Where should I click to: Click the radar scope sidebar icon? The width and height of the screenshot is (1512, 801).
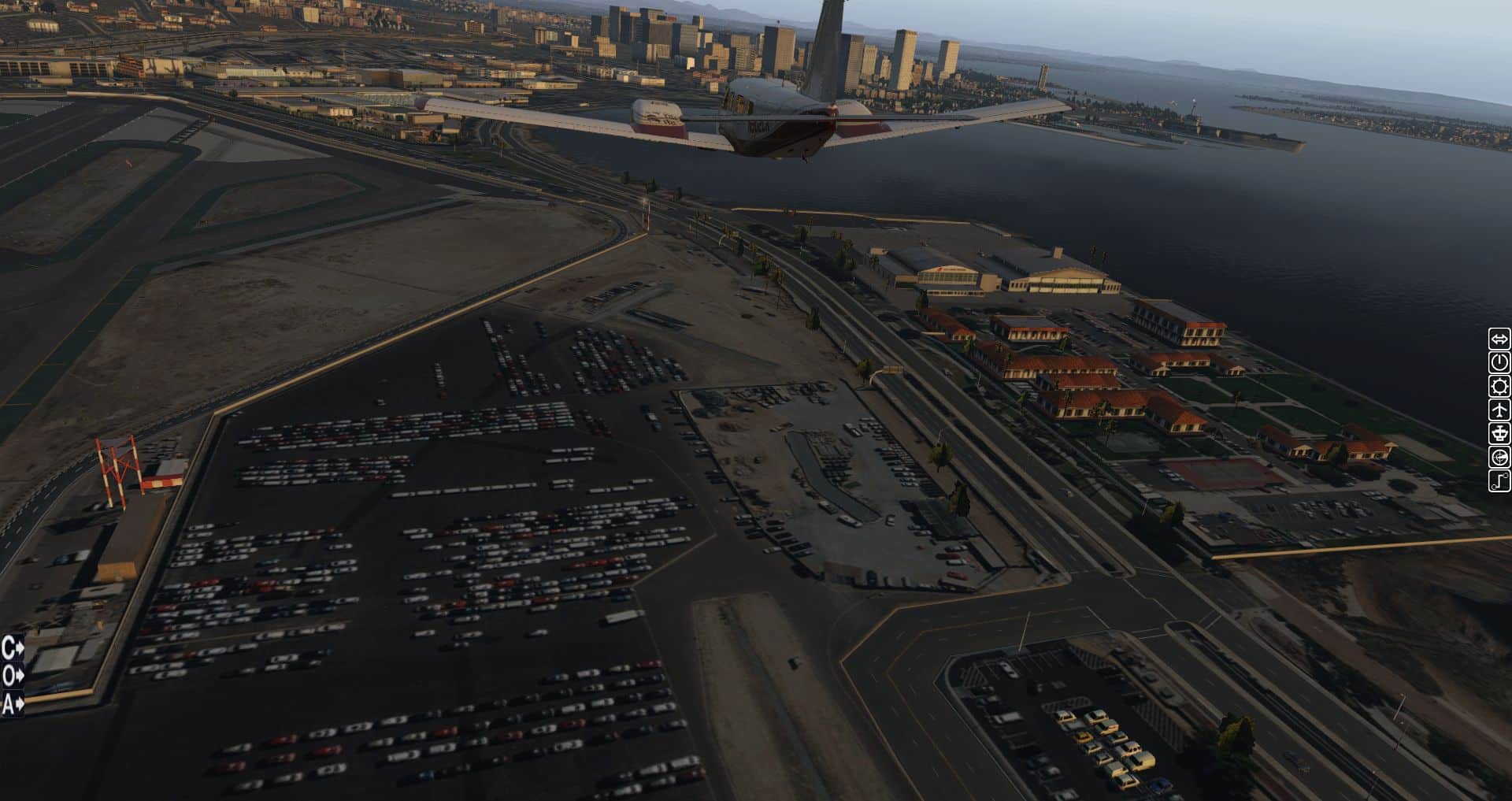coord(1499,457)
